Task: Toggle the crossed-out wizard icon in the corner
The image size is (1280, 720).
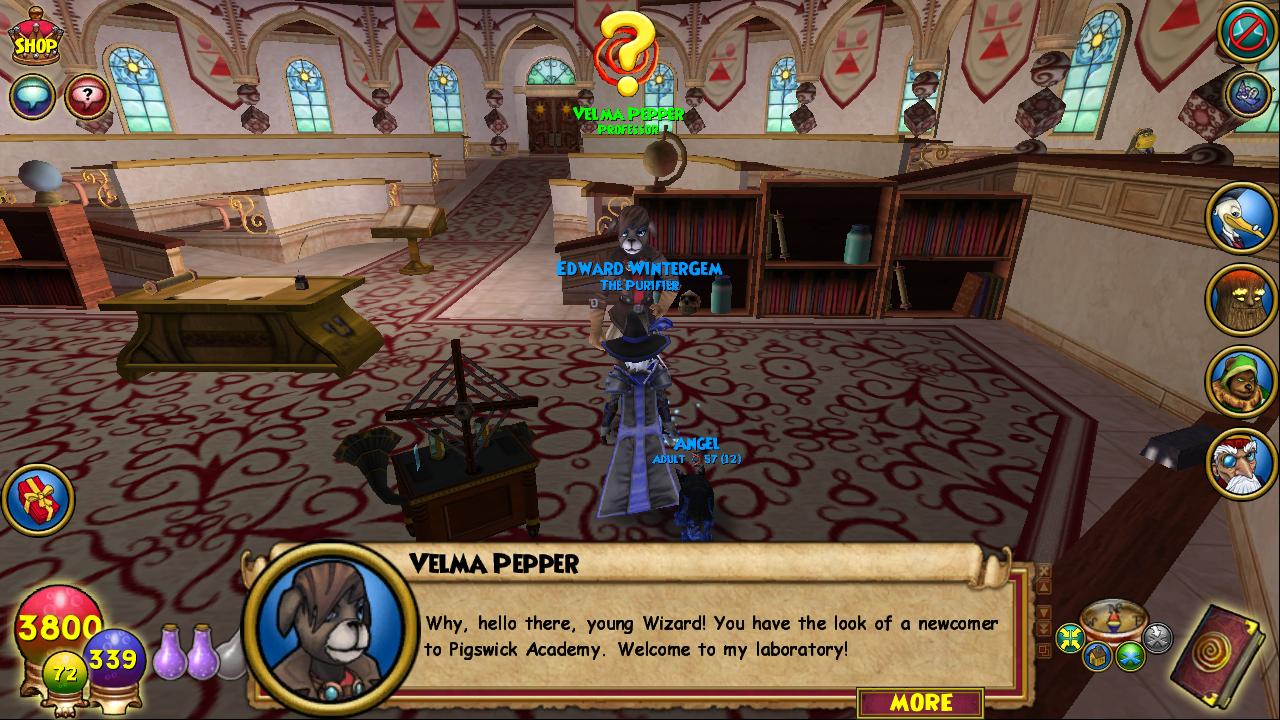Action: (x=1246, y=33)
